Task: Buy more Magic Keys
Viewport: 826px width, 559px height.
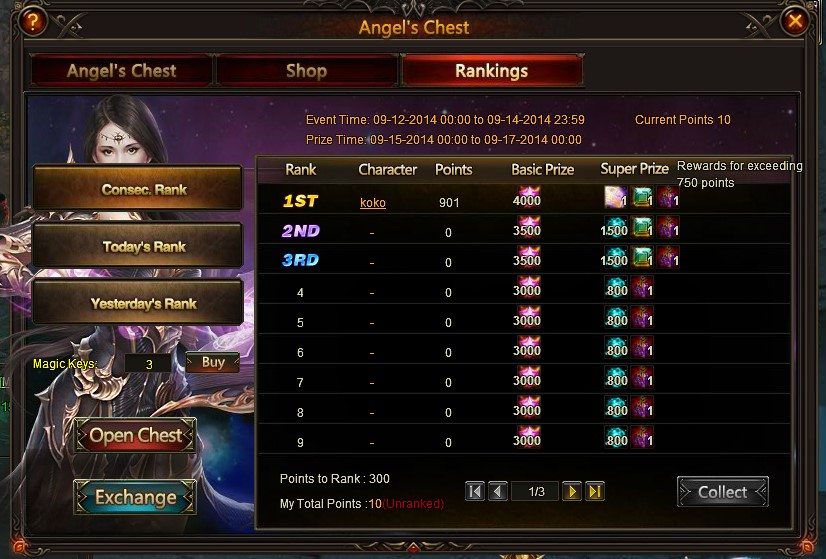Action: point(212,362)
